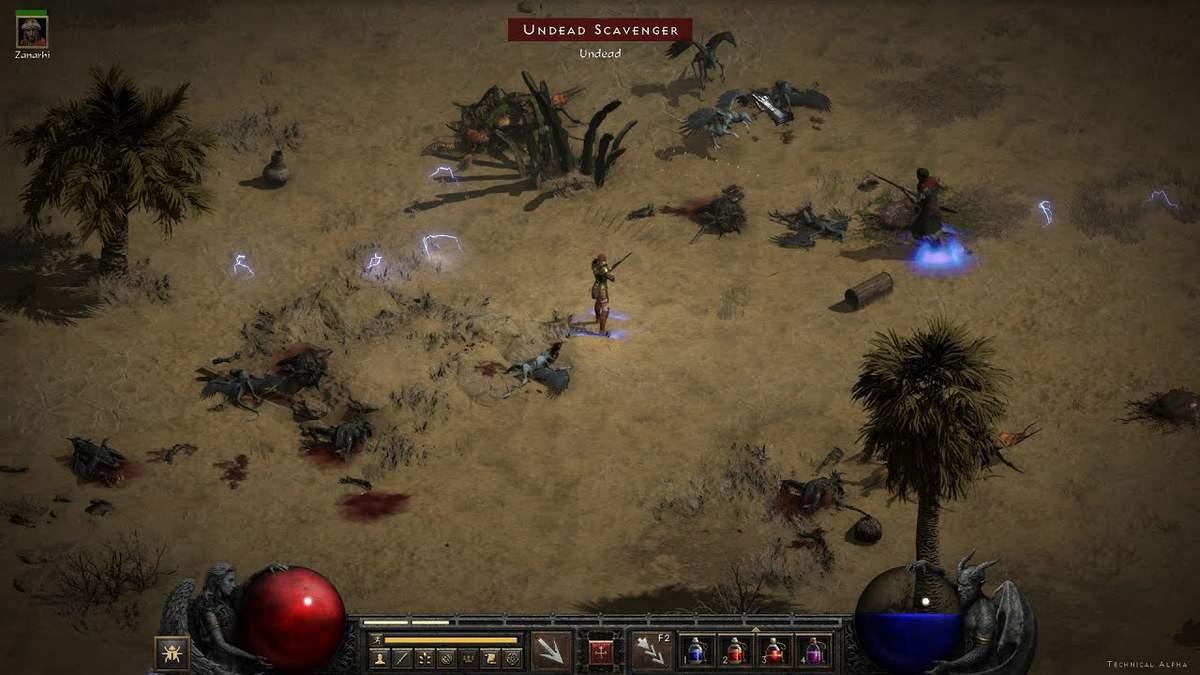The width and height of the screenshot is (1200, 675).
Task: Select the Multiple Shot F2 skill
Action: coord(651,651)
